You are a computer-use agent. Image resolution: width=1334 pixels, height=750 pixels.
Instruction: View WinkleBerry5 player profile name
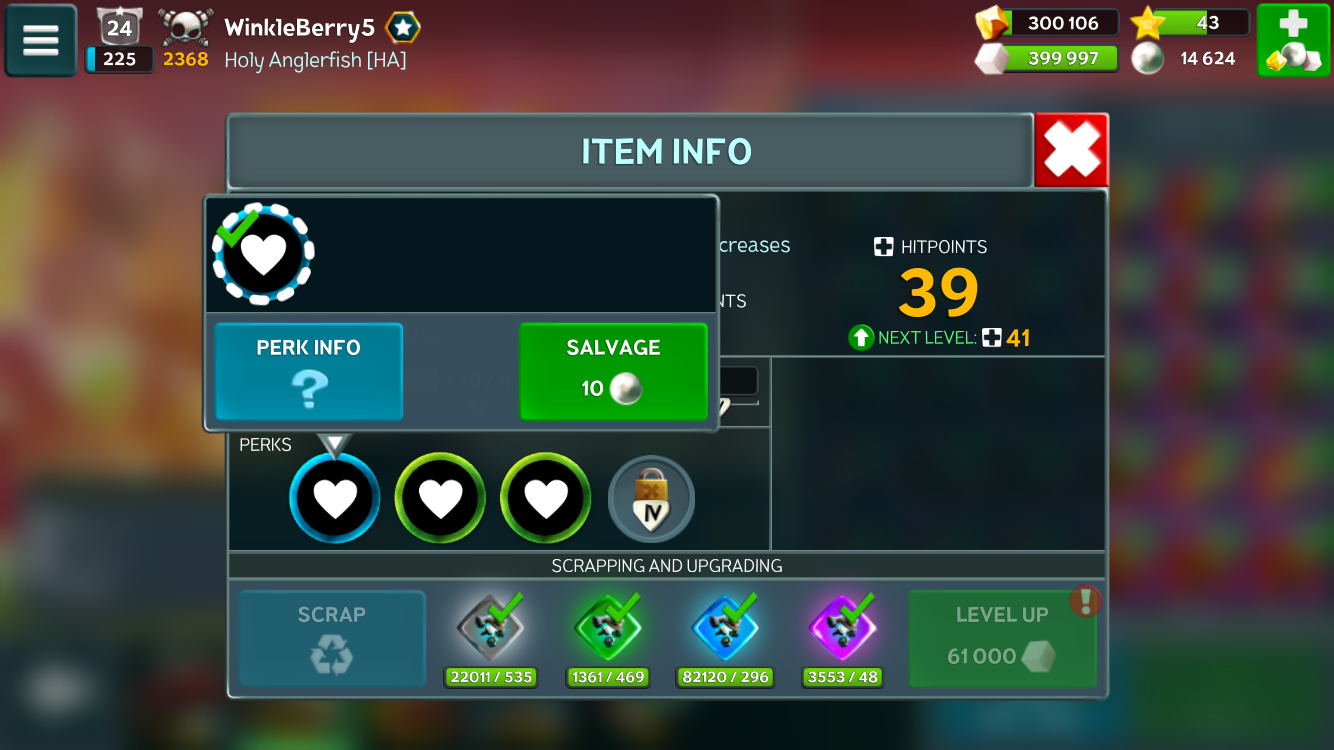tap(299, 28)
